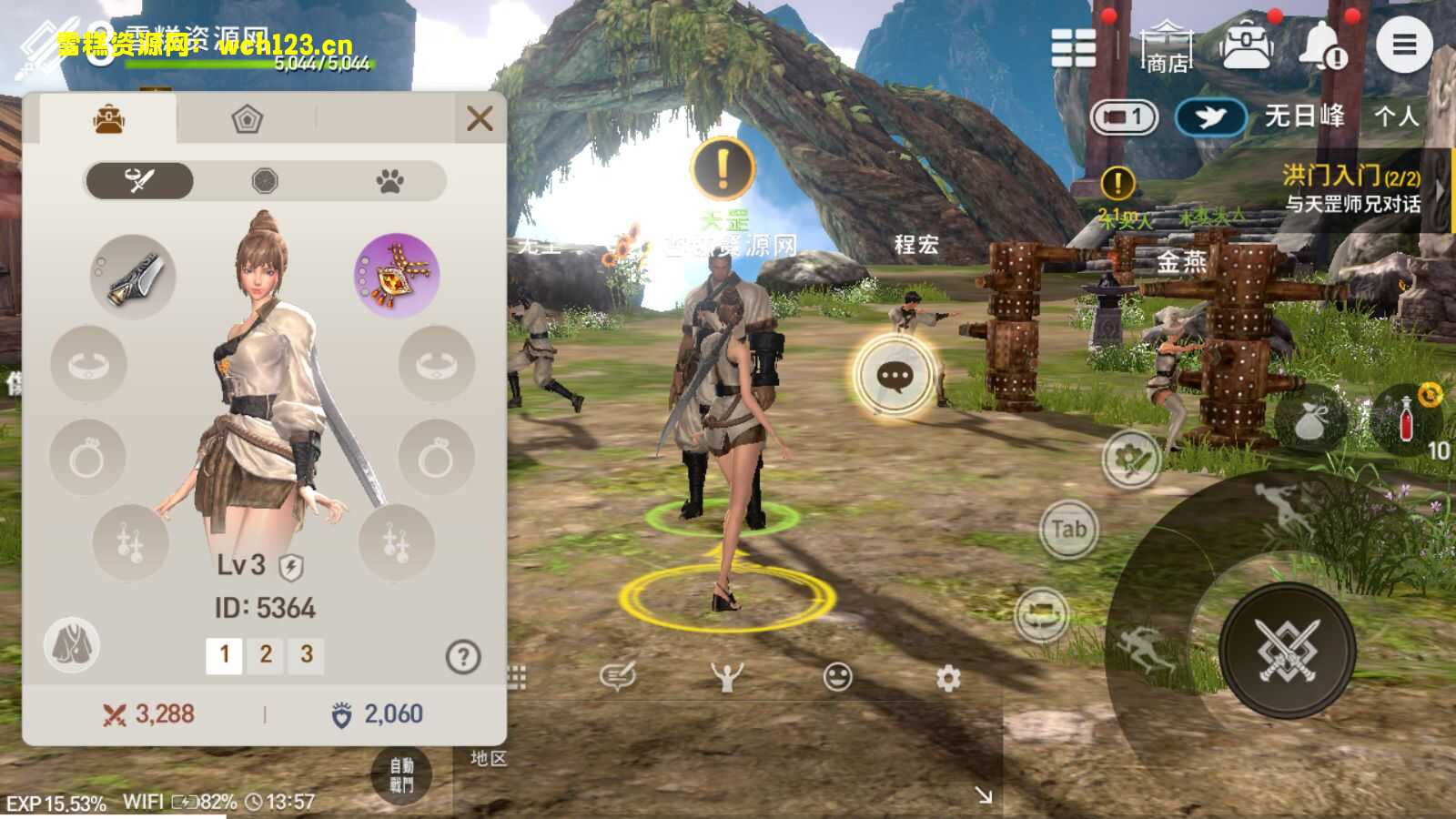Switch to the paw pet sub-tab
This screenshot has width=1456, height=819.
(x=389, y=181)
